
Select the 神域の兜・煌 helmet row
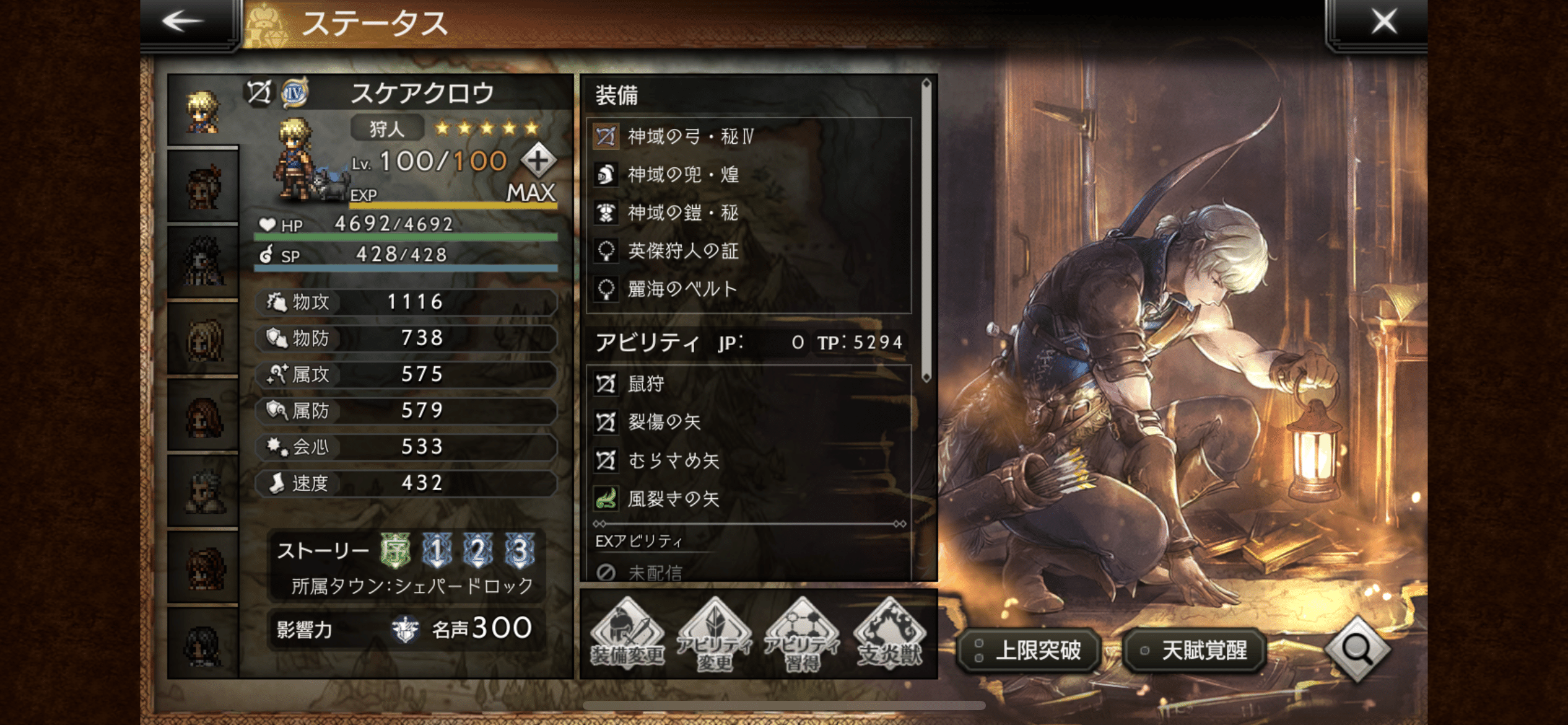pos(748,175)
